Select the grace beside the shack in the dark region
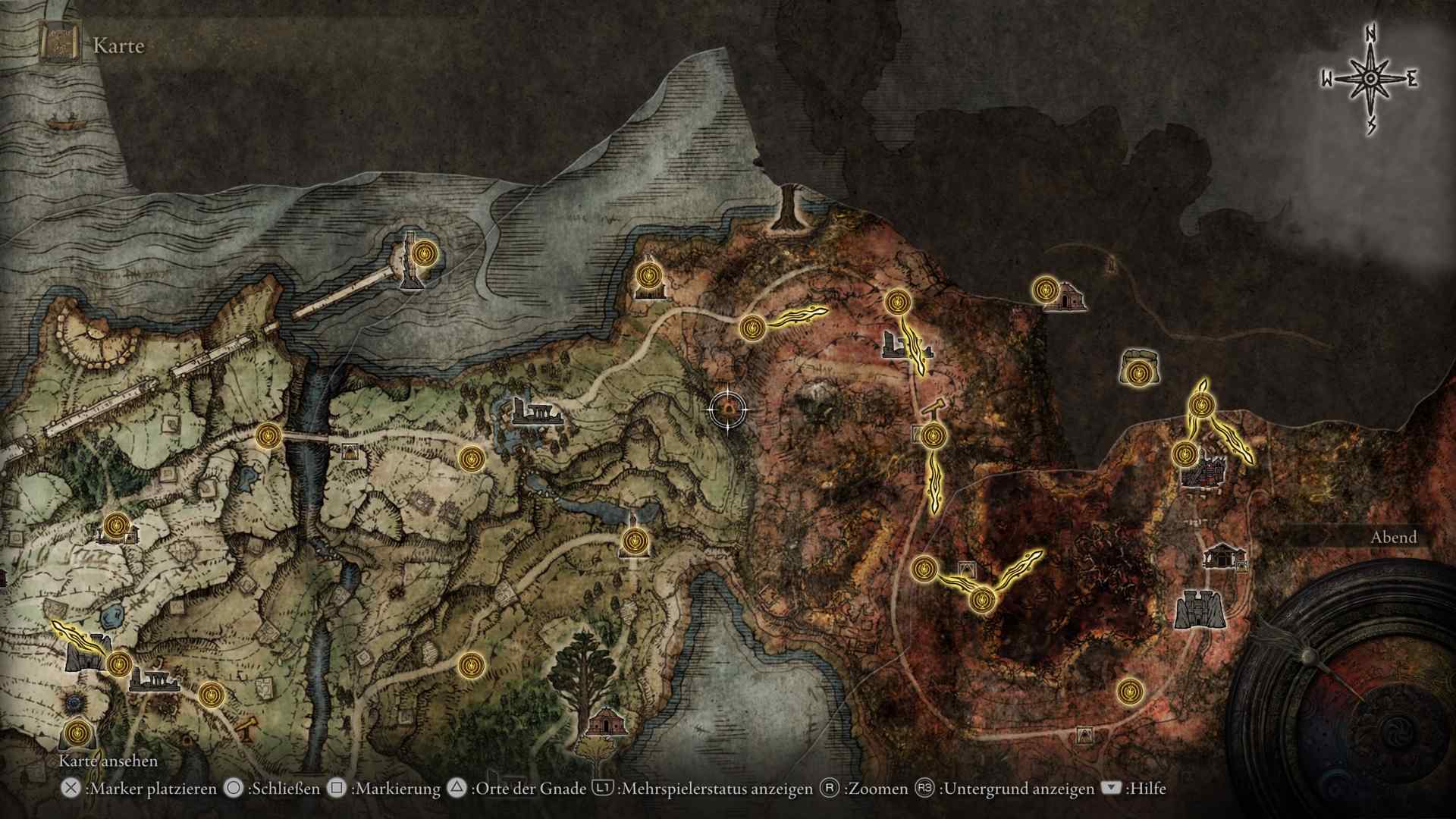This screenshot has height=819, width=1456. click(1046, 289)
